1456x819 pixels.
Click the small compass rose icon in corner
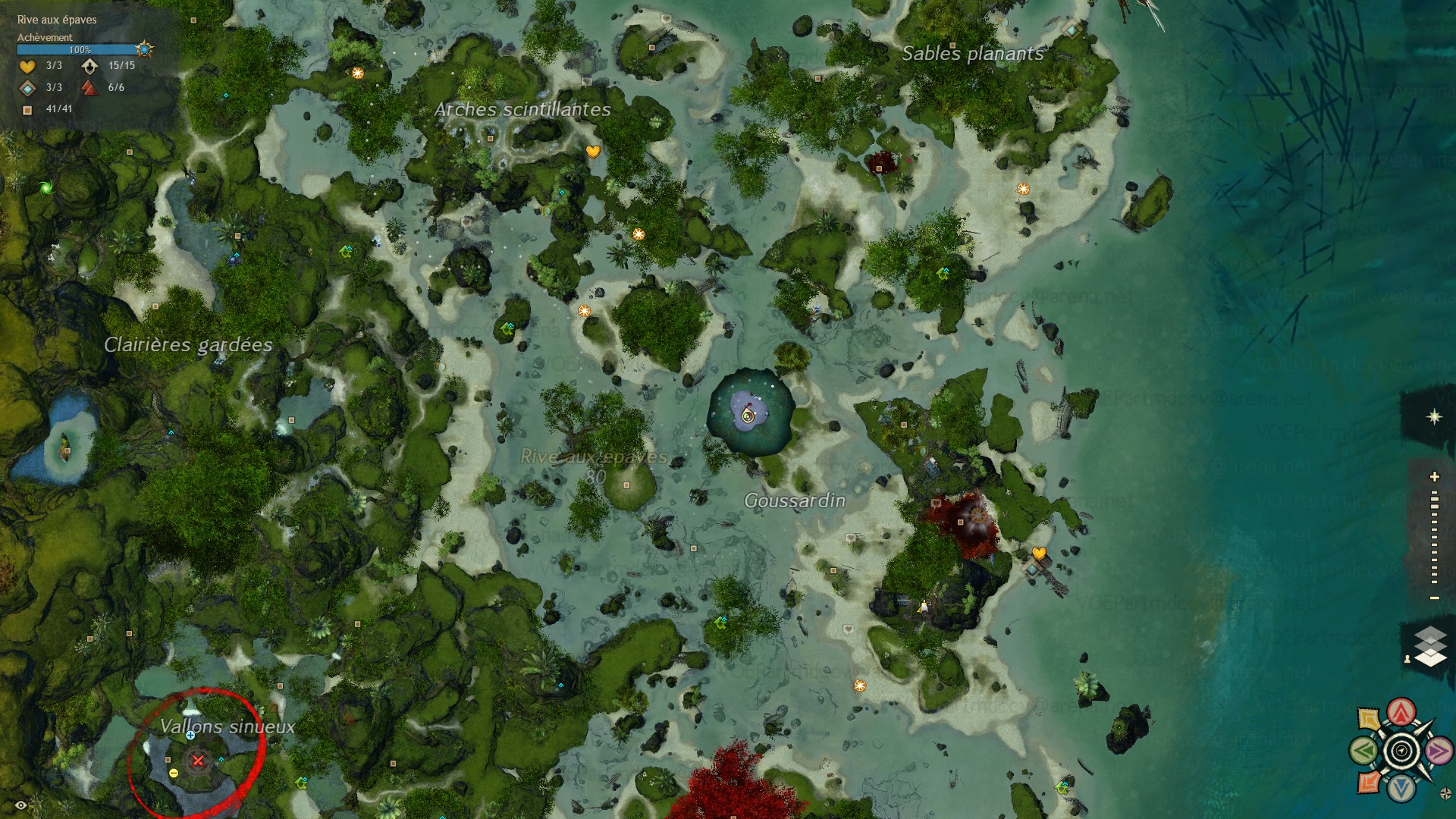(x=1445, y=794)
